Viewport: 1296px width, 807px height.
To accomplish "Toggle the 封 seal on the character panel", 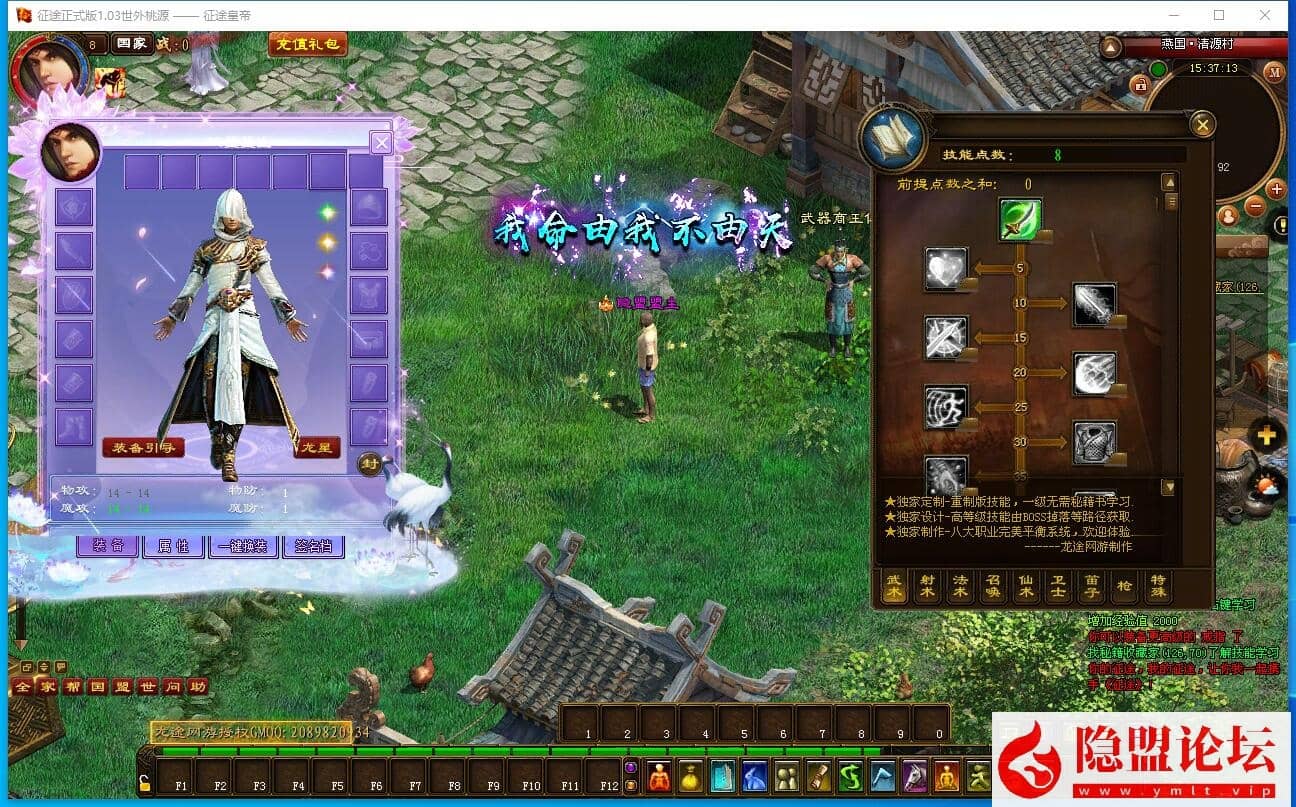I will click(371, 465).
